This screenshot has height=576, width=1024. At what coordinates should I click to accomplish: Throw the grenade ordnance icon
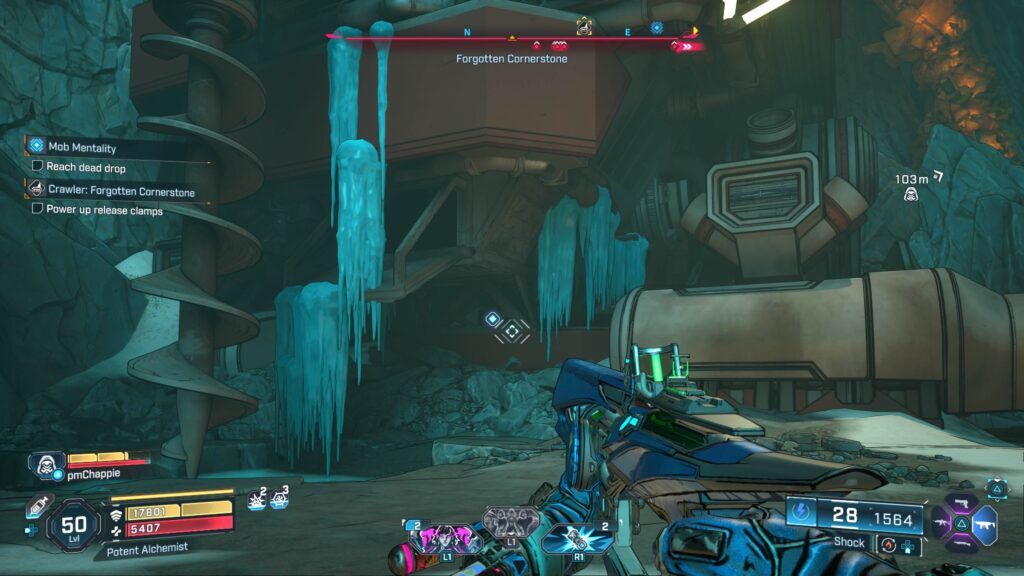point(577,538)
